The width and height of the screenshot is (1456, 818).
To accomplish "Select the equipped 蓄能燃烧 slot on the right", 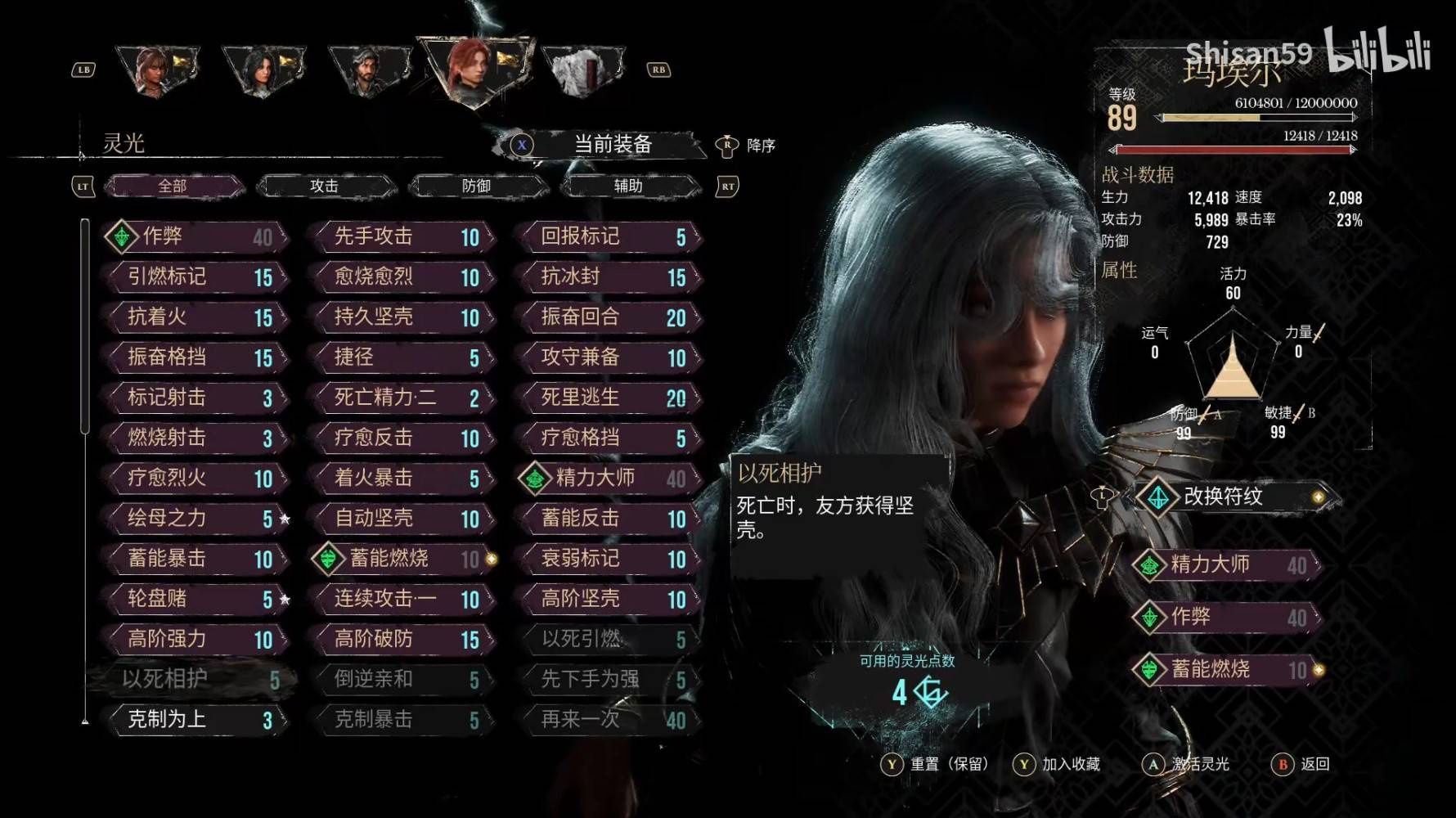I will (1226, 669).
